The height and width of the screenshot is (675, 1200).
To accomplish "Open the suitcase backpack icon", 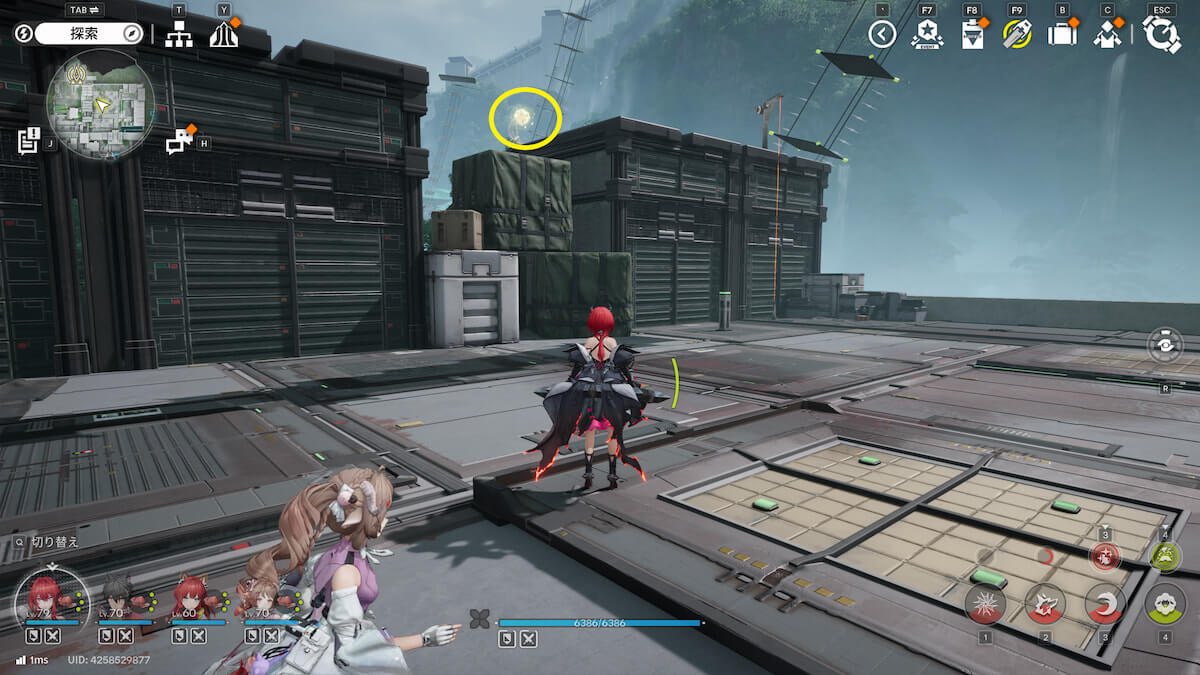I will coord(1061,35).
